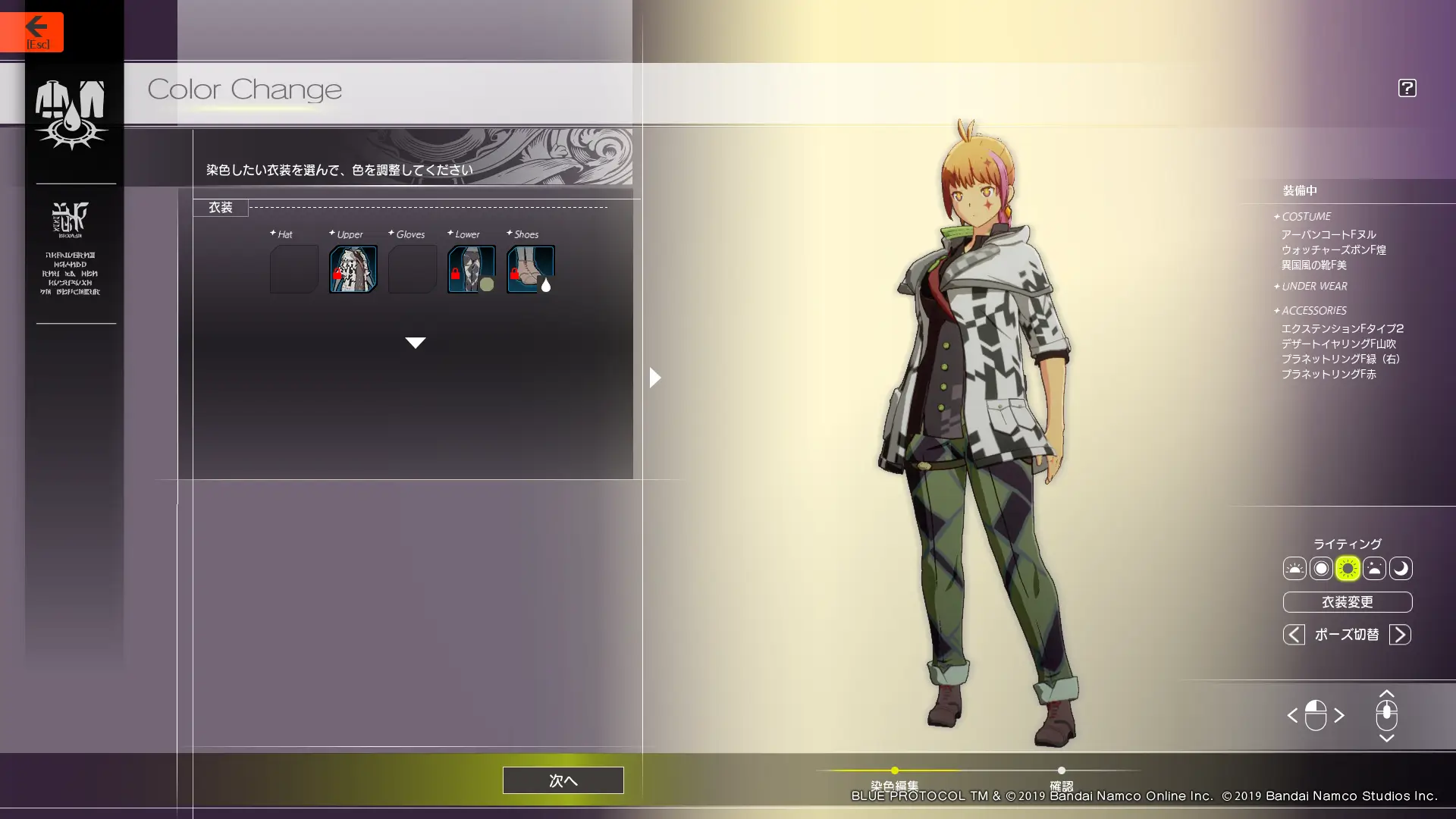Pick the Shoes boots costume slot
This screenshot has width=1456, height=819.
pyautogui.click(x=530, y=269)
